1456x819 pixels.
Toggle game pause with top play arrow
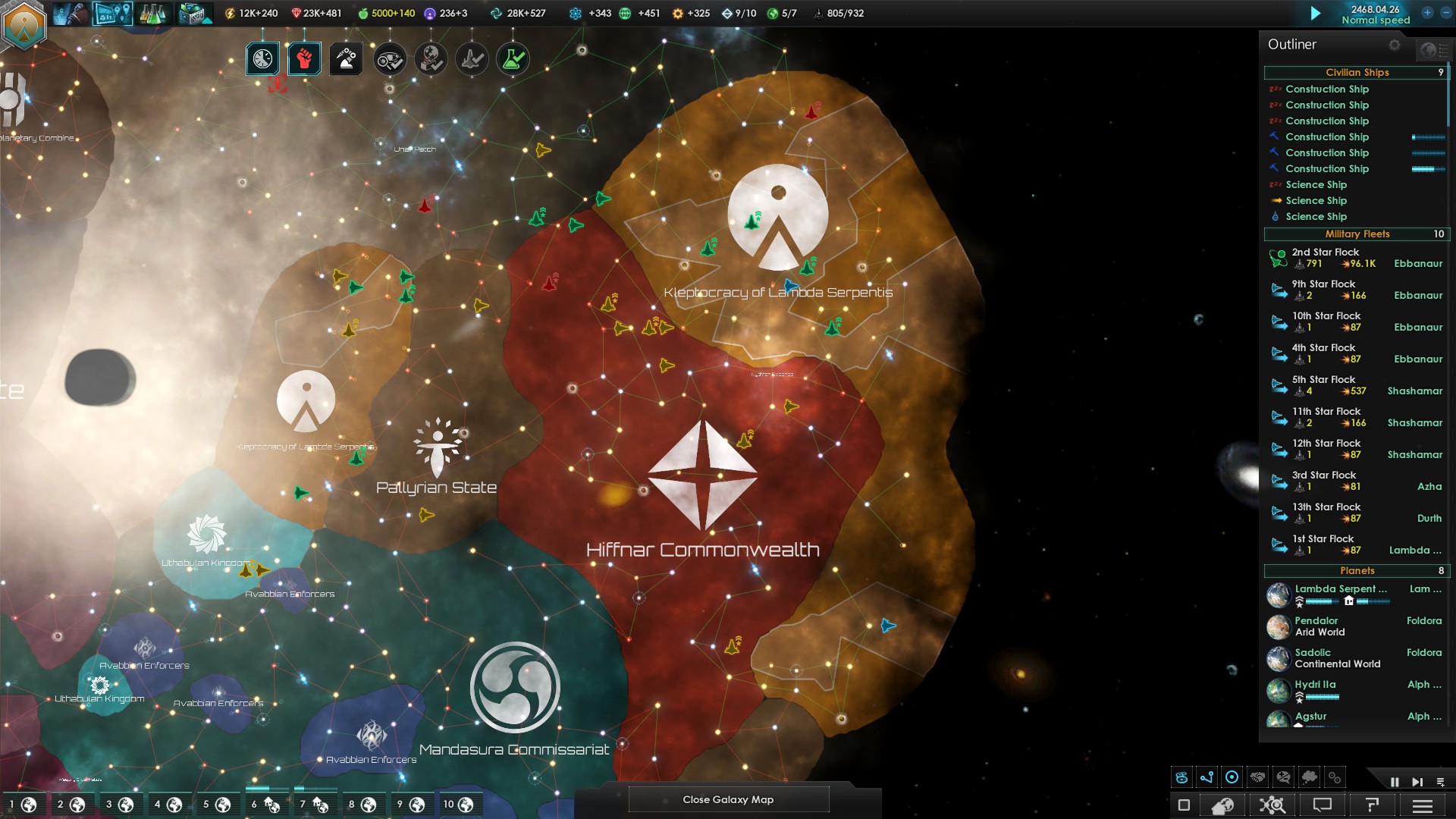[x=1316, y=13]
